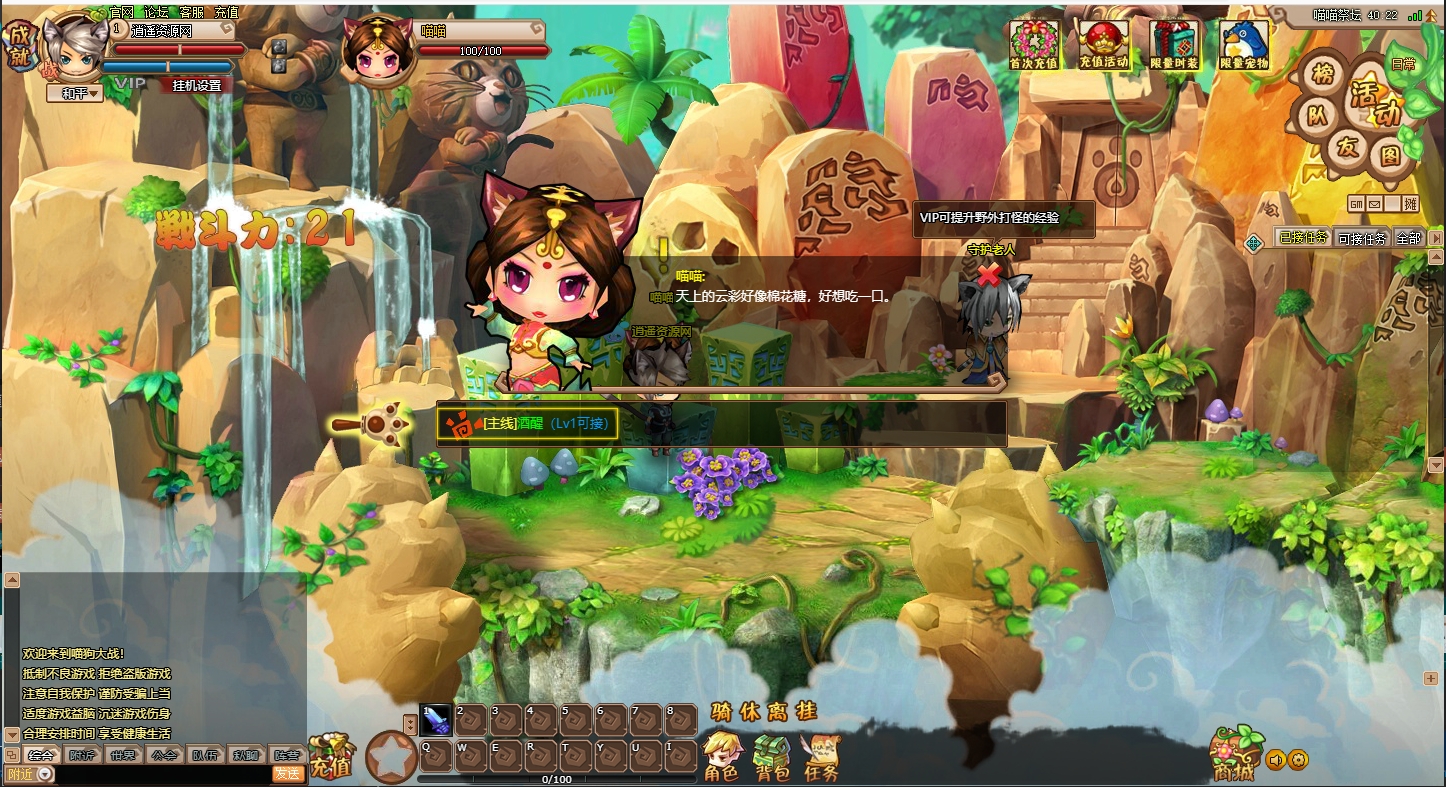The height and width of the screenshot is (787, 1446).
Task: Click inside the chat input field
Action: click(x=160, y=772)
